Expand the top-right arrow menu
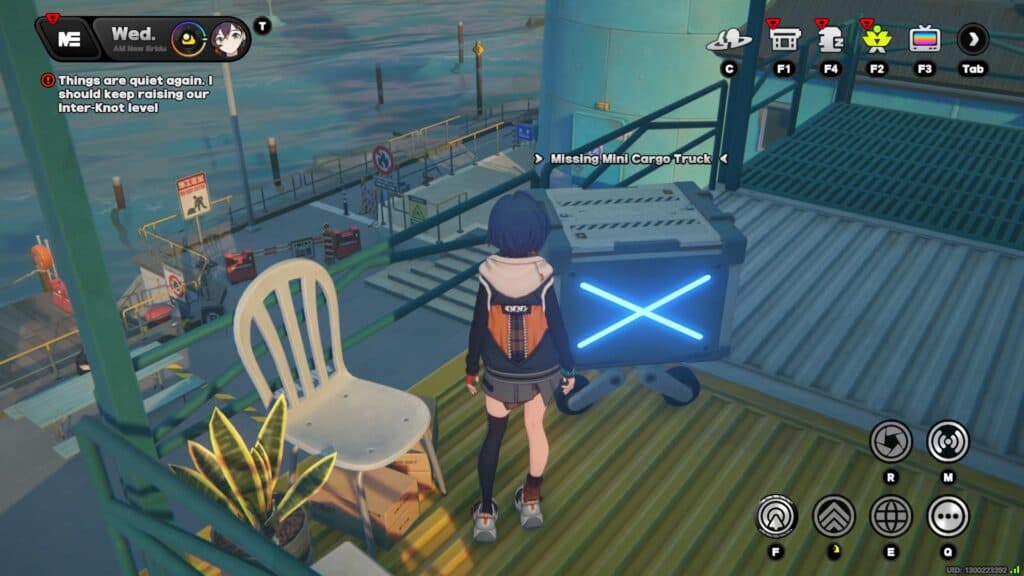The width and height of the screenshot is (1024, 576). (x=972, y=40)
